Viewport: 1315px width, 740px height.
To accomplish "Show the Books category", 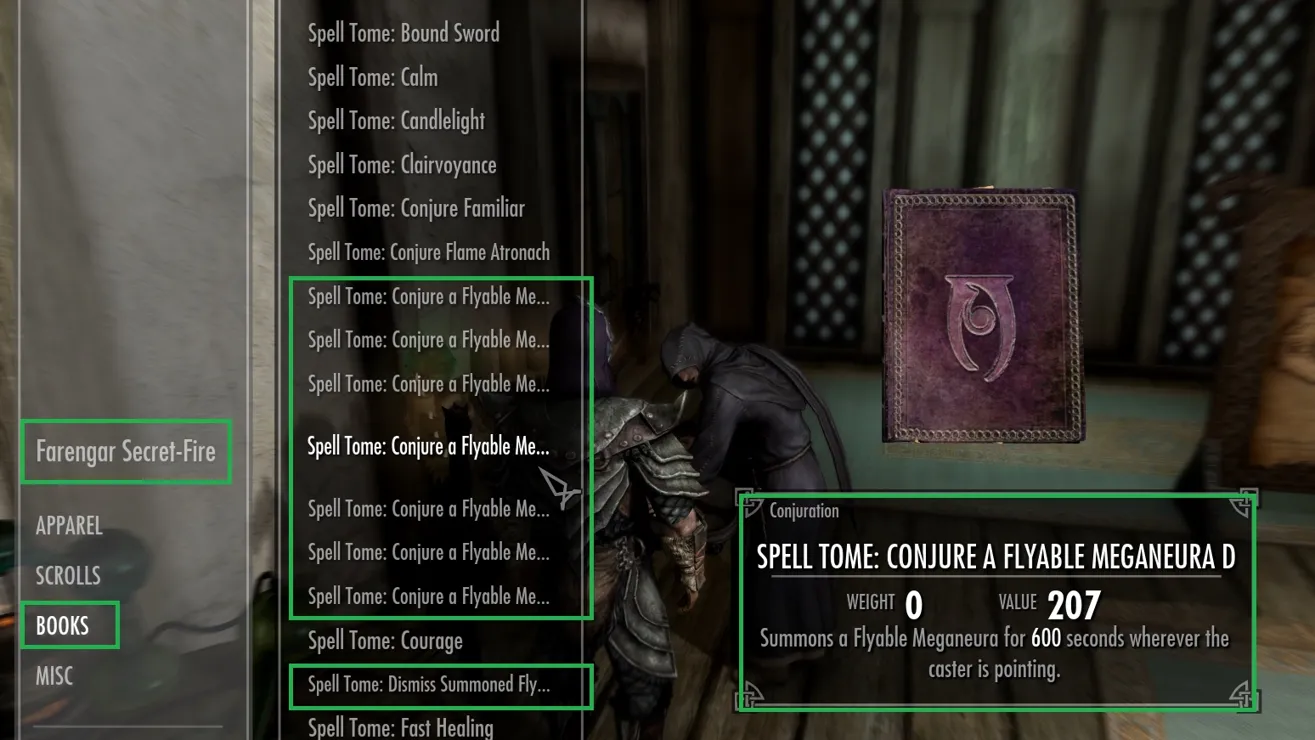I will point(63,626).
